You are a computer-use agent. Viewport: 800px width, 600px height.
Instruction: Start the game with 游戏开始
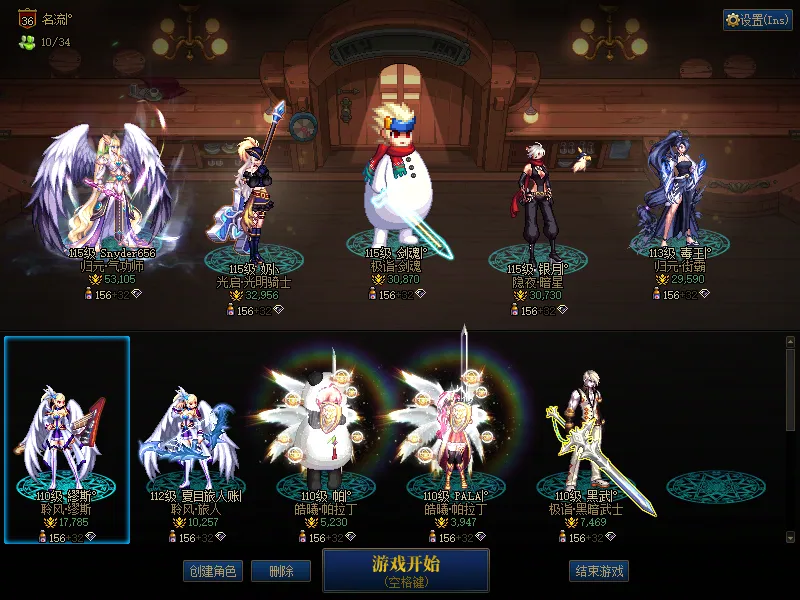(x=405, y=570)
